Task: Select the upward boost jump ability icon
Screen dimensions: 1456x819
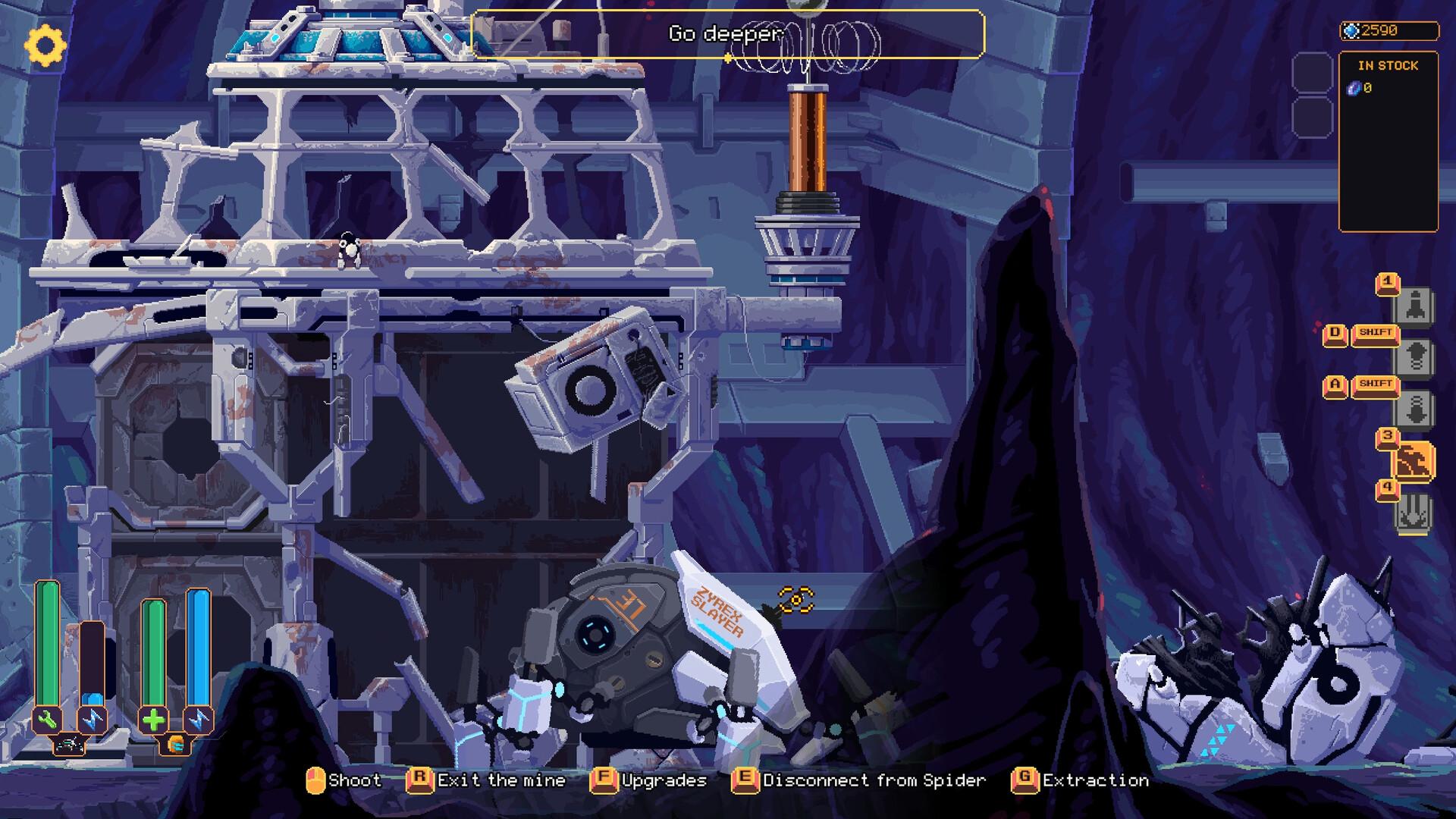Action: (x=1415, y=355)
